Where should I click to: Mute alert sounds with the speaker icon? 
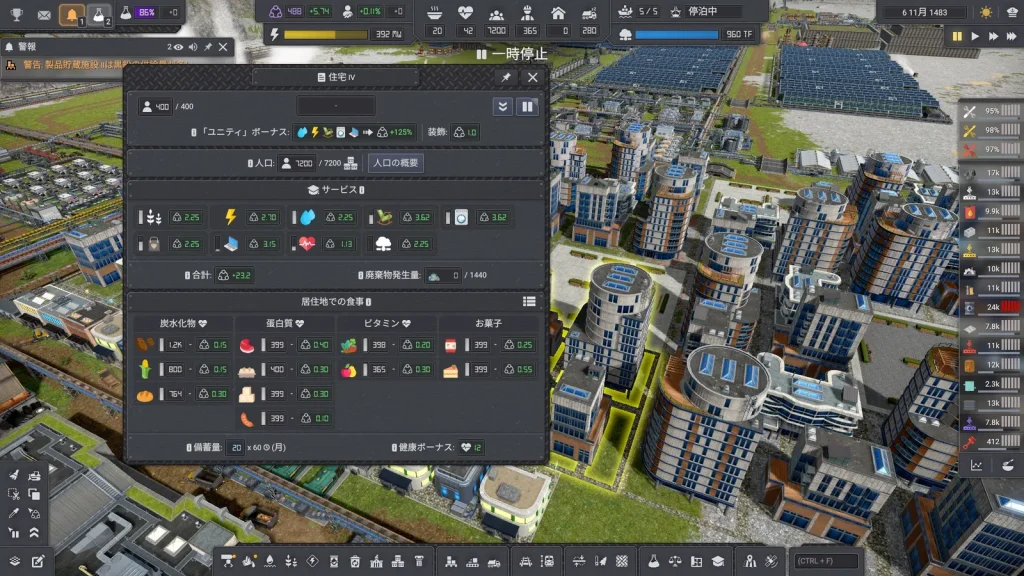tap(192, 47)
